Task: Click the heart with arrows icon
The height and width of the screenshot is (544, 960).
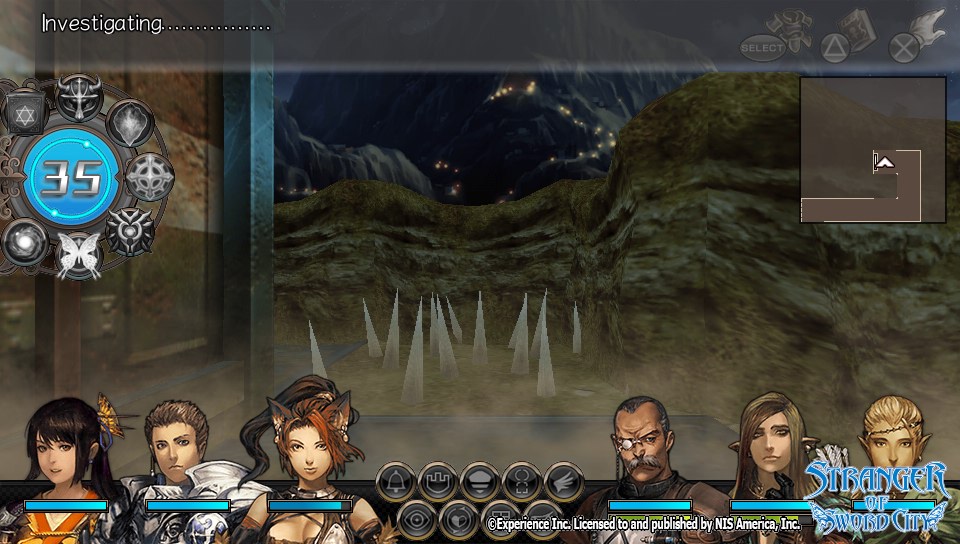Action: pos(459,518)
